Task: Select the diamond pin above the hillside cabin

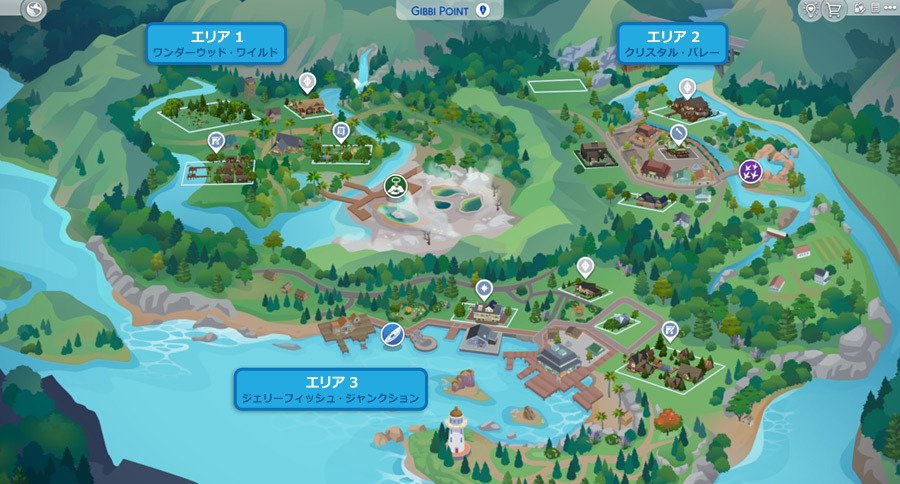Action: (585, 267)
